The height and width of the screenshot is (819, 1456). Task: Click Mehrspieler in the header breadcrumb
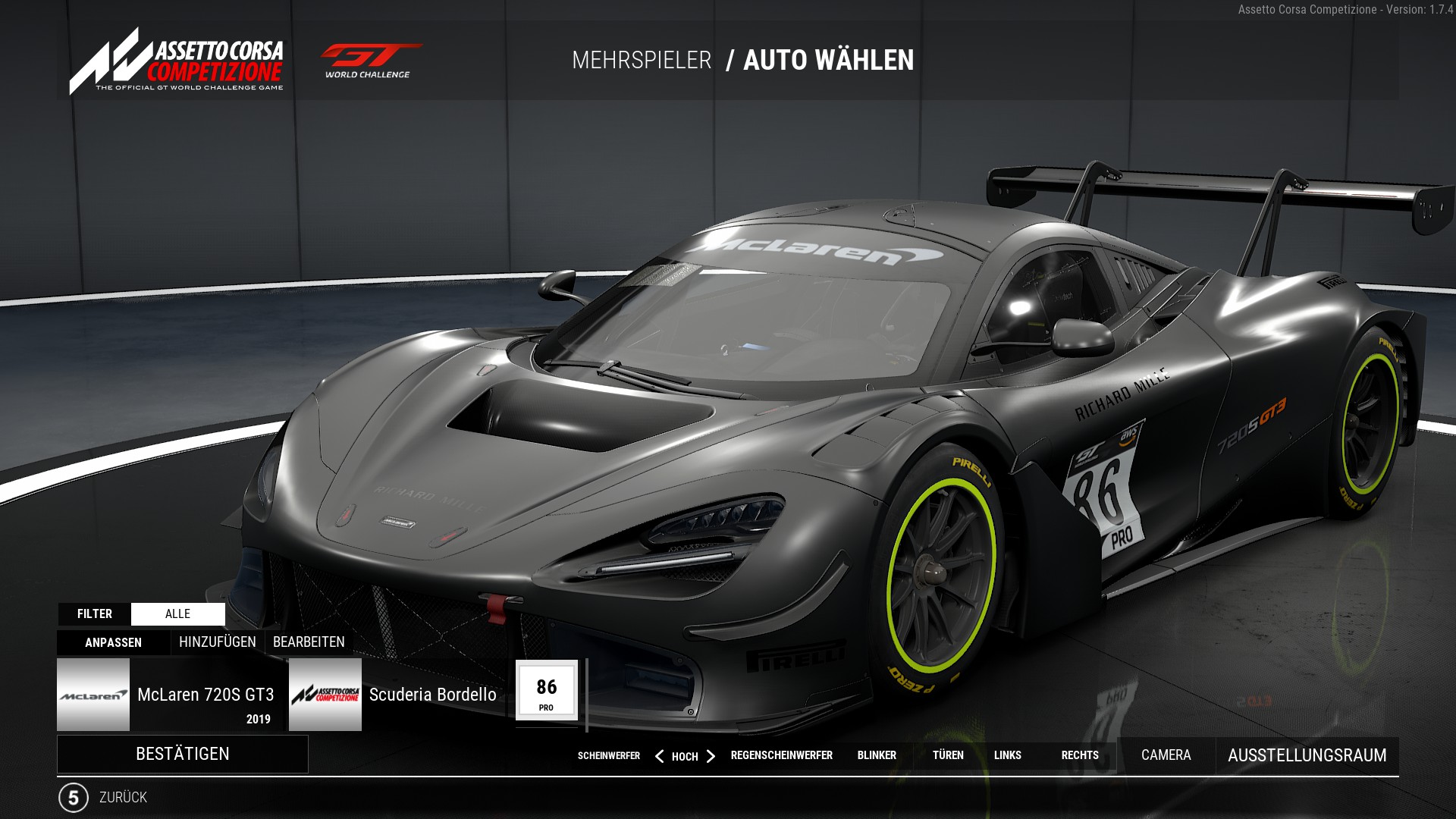click(x=642, y=61)
